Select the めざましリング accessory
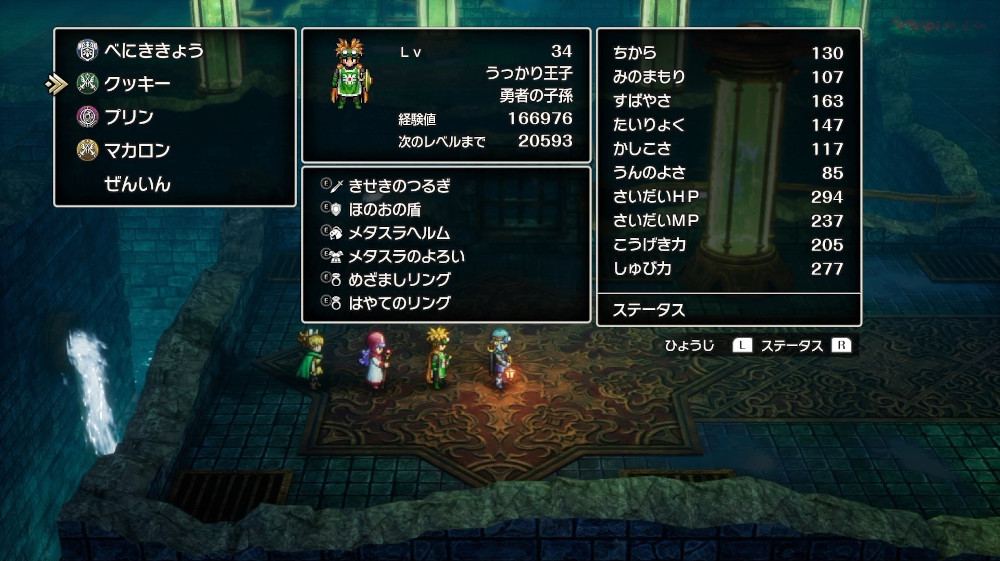Image resolution: width=1000 pixels, height=561 pixels. (399, 279)
